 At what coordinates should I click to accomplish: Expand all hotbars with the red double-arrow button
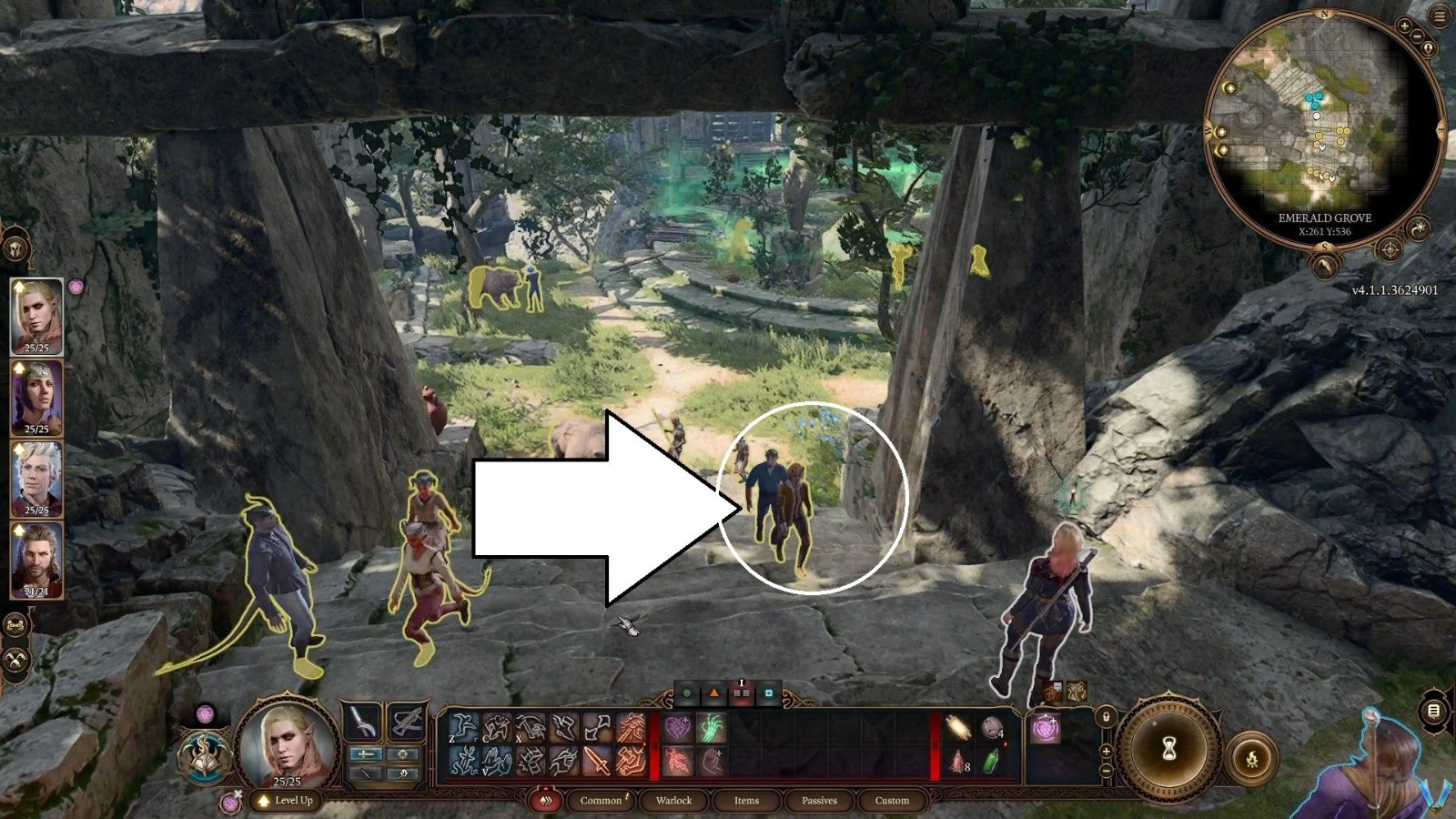546,798
